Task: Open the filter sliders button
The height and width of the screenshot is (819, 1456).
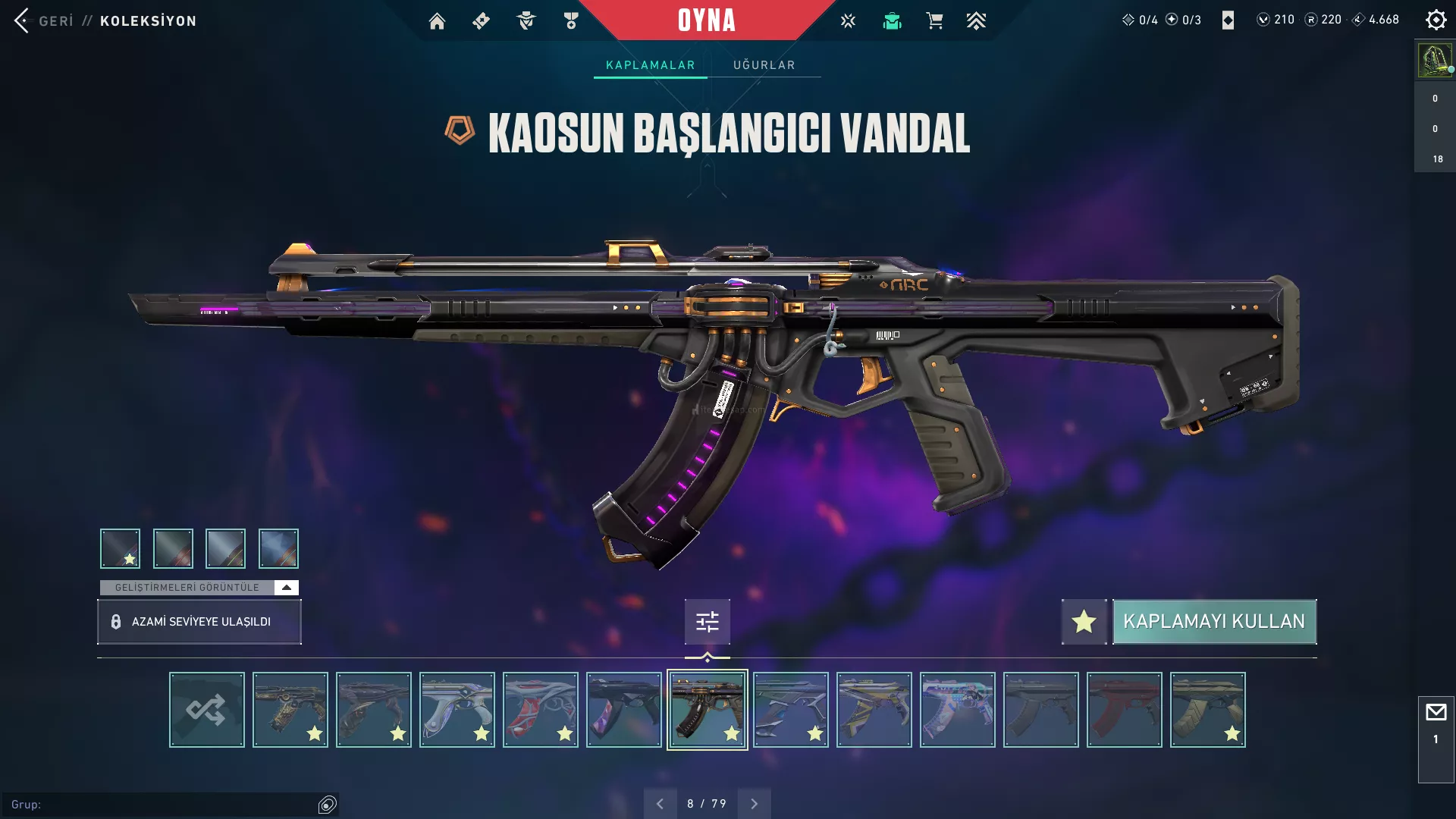Action: tap(707, 622)
